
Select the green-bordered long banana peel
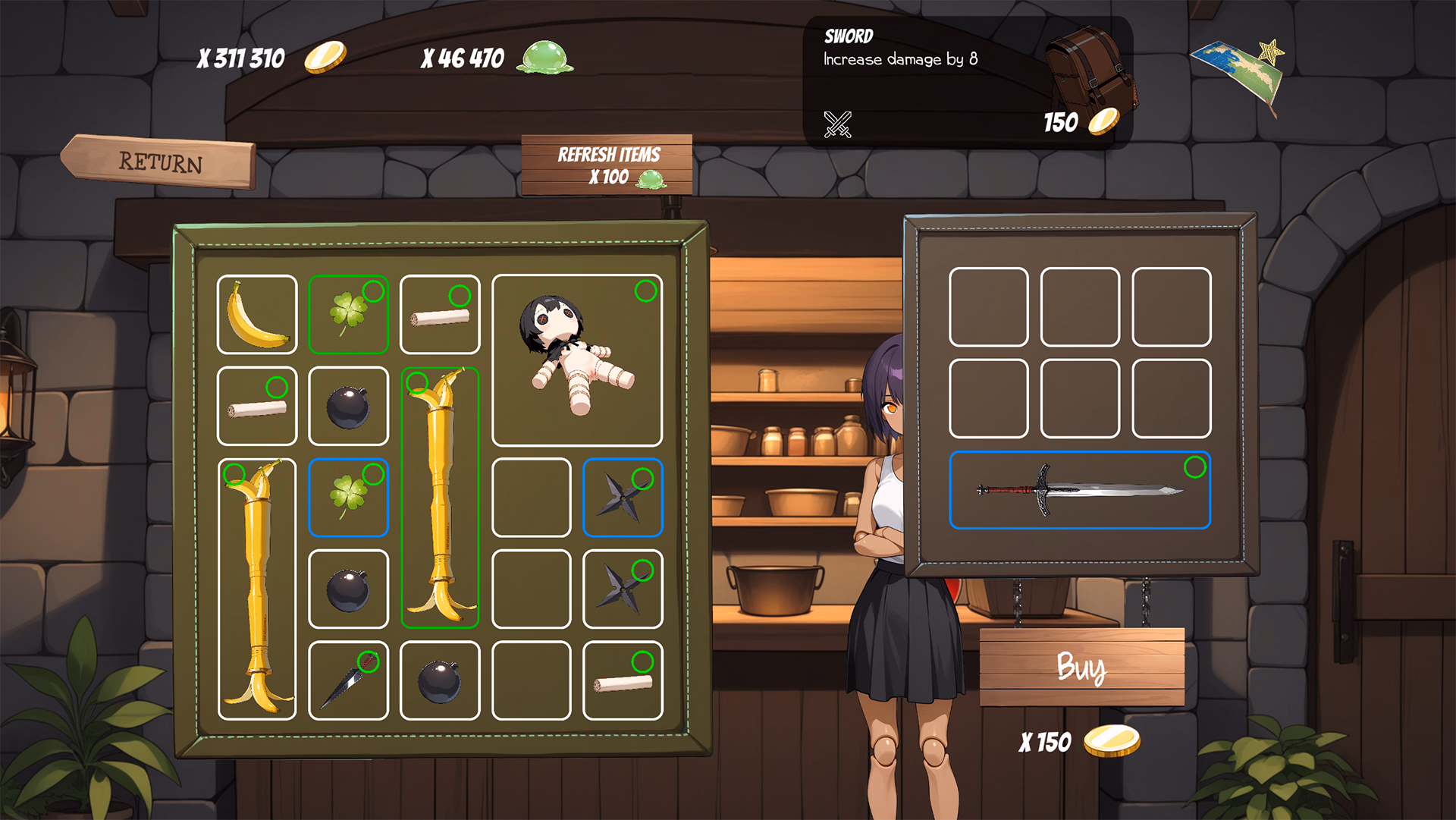(440, 498)
